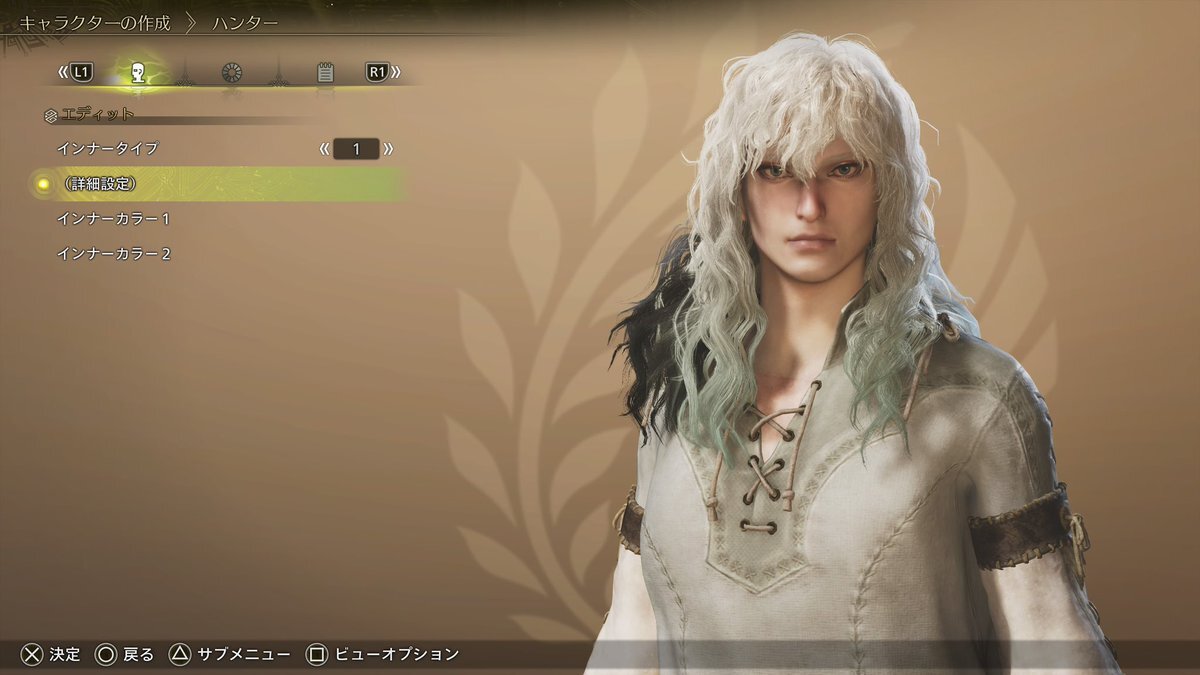Switch to the circular wheel icon tab
The image size is (1200, 675).
[232, 73]
